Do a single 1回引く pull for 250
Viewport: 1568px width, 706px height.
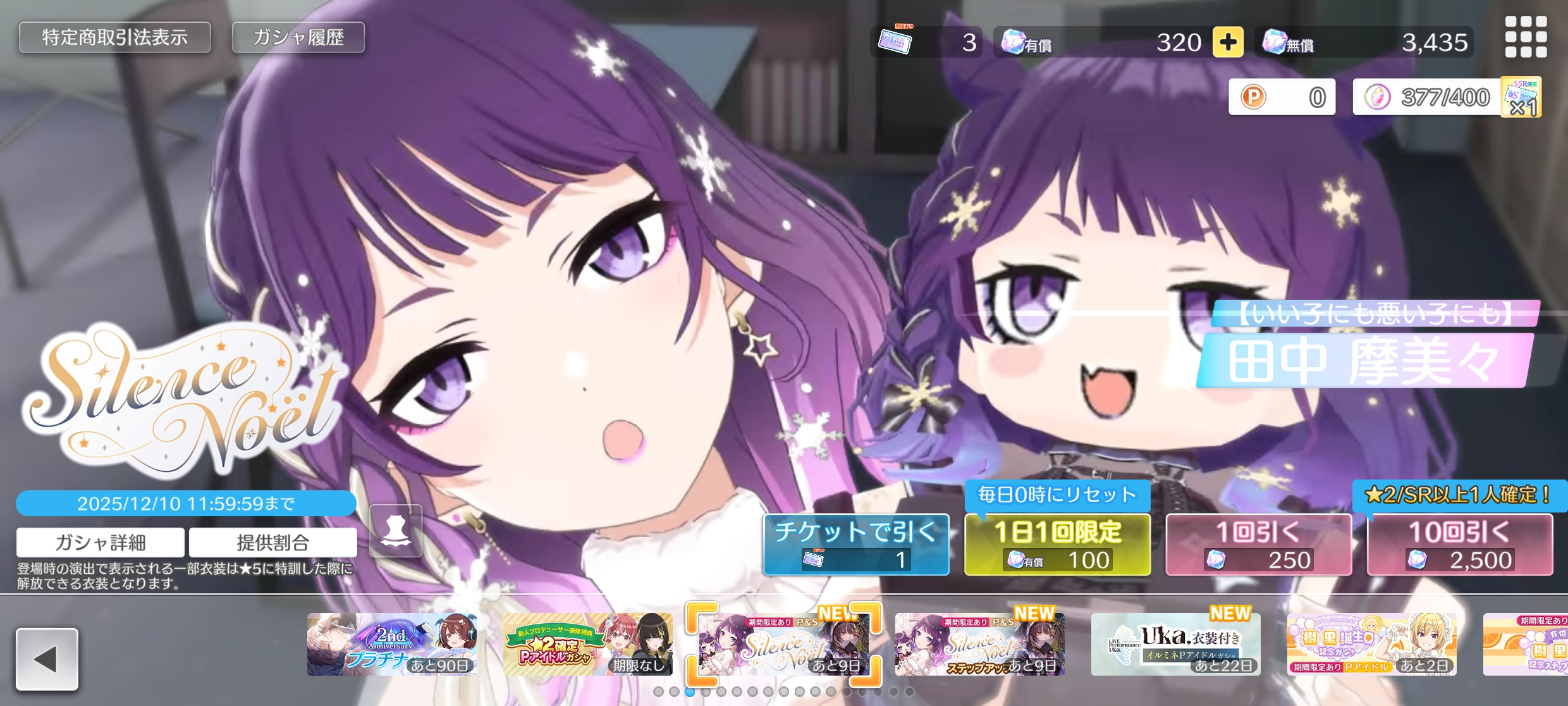(x=1258, y=545)
